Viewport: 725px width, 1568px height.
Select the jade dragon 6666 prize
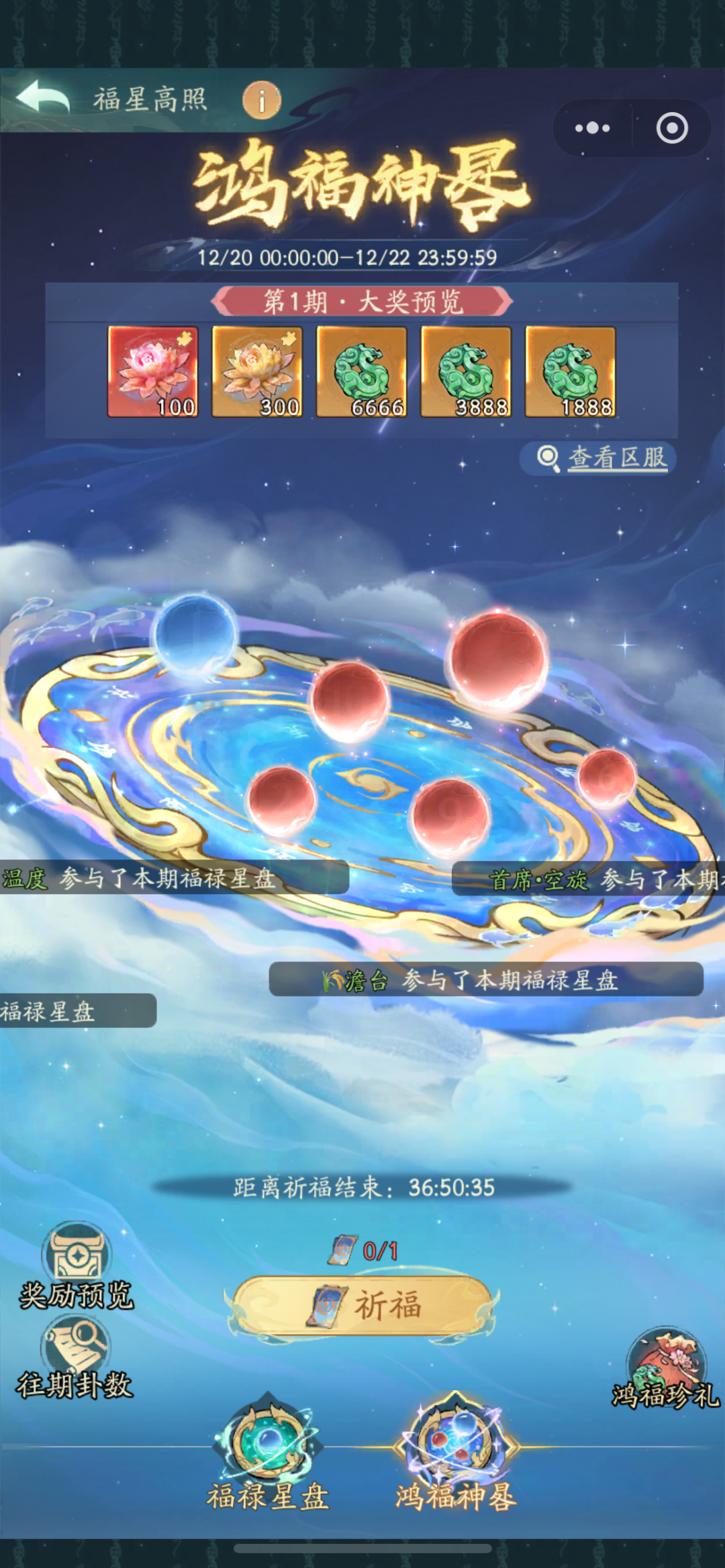tap(362, 372)
